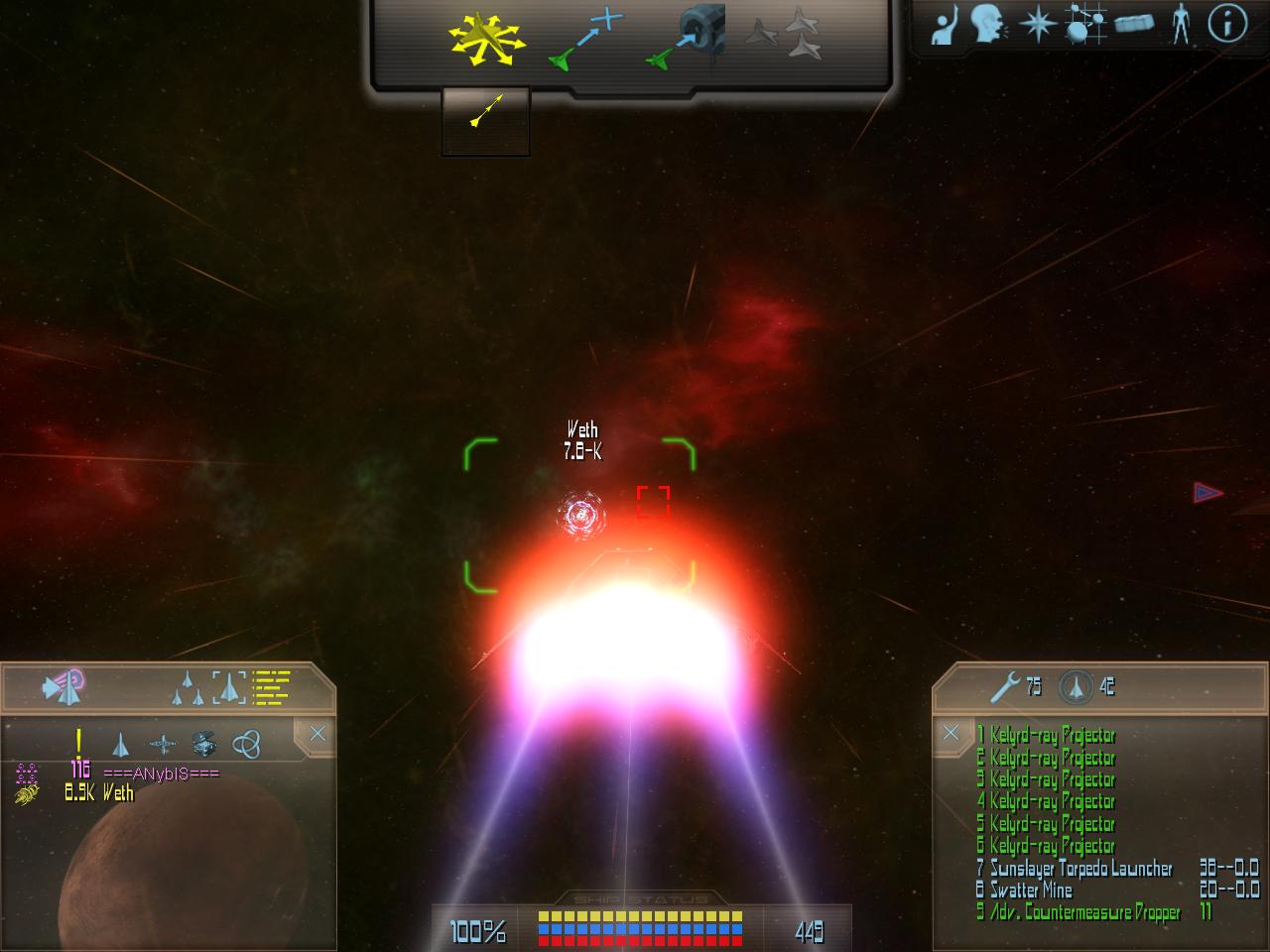Viewport: 1270px width, 952px height.
Task: Open the circled information icon
Action: click(x=1227, y=24)
